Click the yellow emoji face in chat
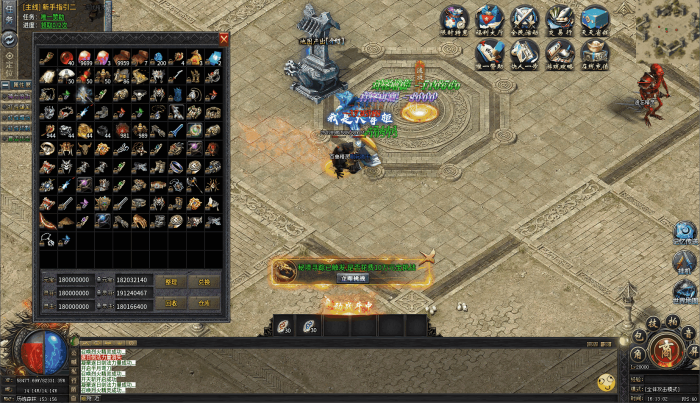 point(606,381)
